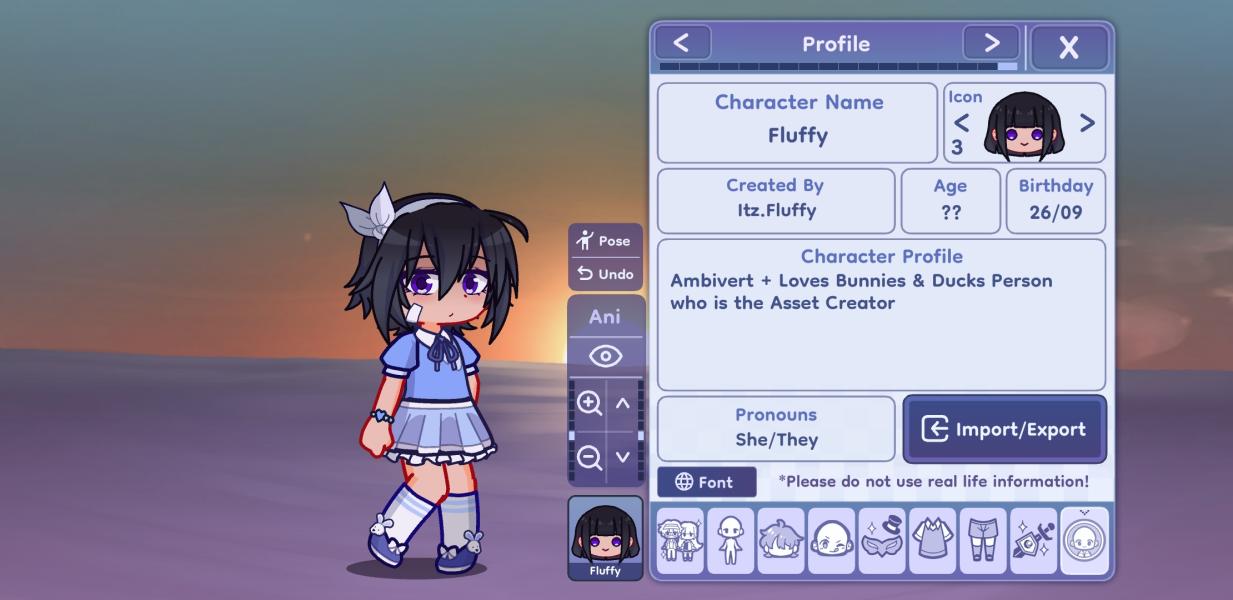Viewport: 1233px width, 600px height.
Task: Edit the Pronouns field
Action: [776, 428]
